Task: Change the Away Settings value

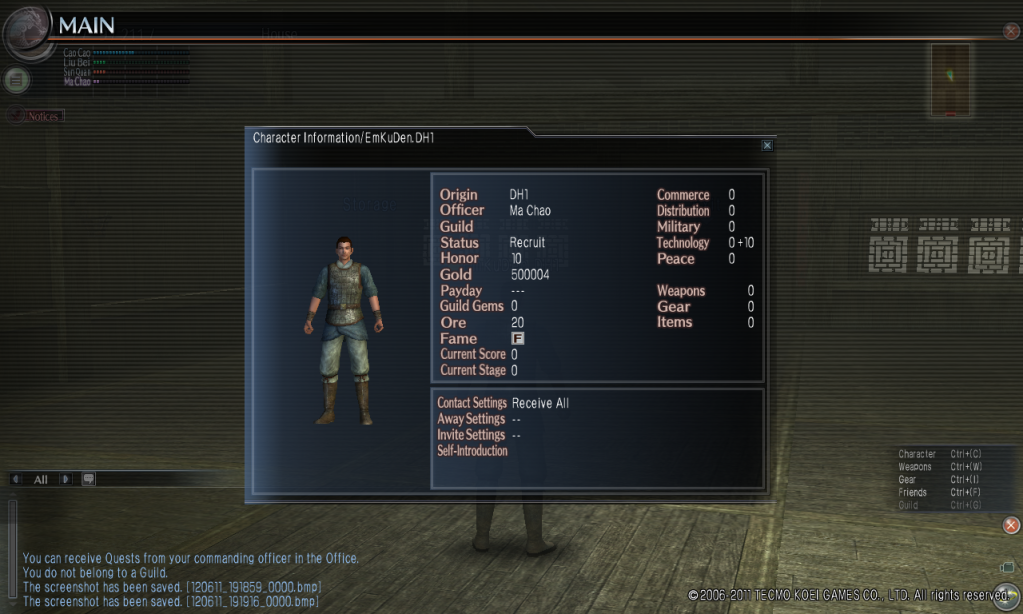Action: (516, 420)
